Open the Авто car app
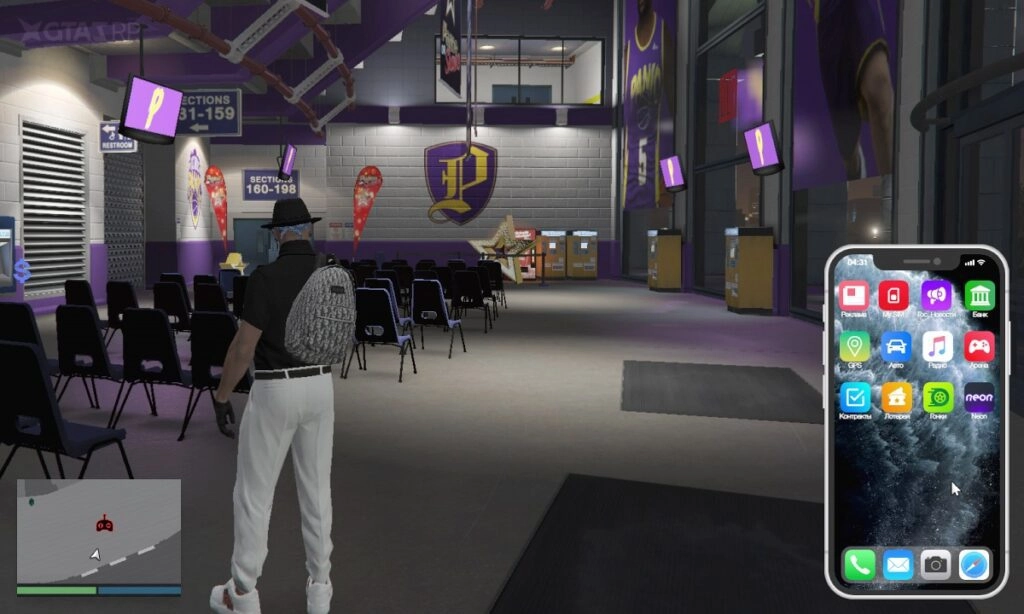The image size is (1024, 614). tap(896, 346)
